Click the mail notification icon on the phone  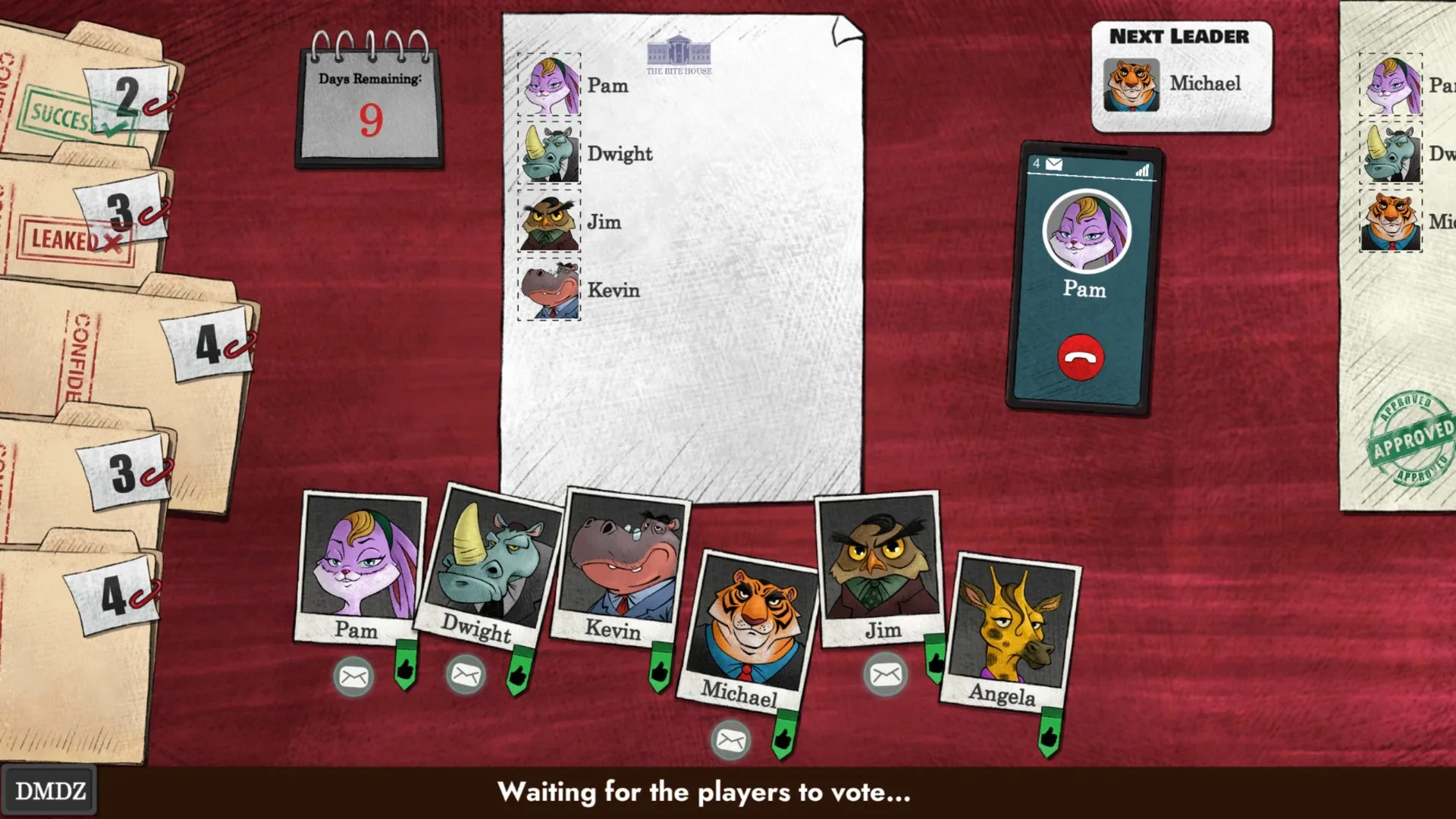pyautogui.click(x=1054, y=163)
